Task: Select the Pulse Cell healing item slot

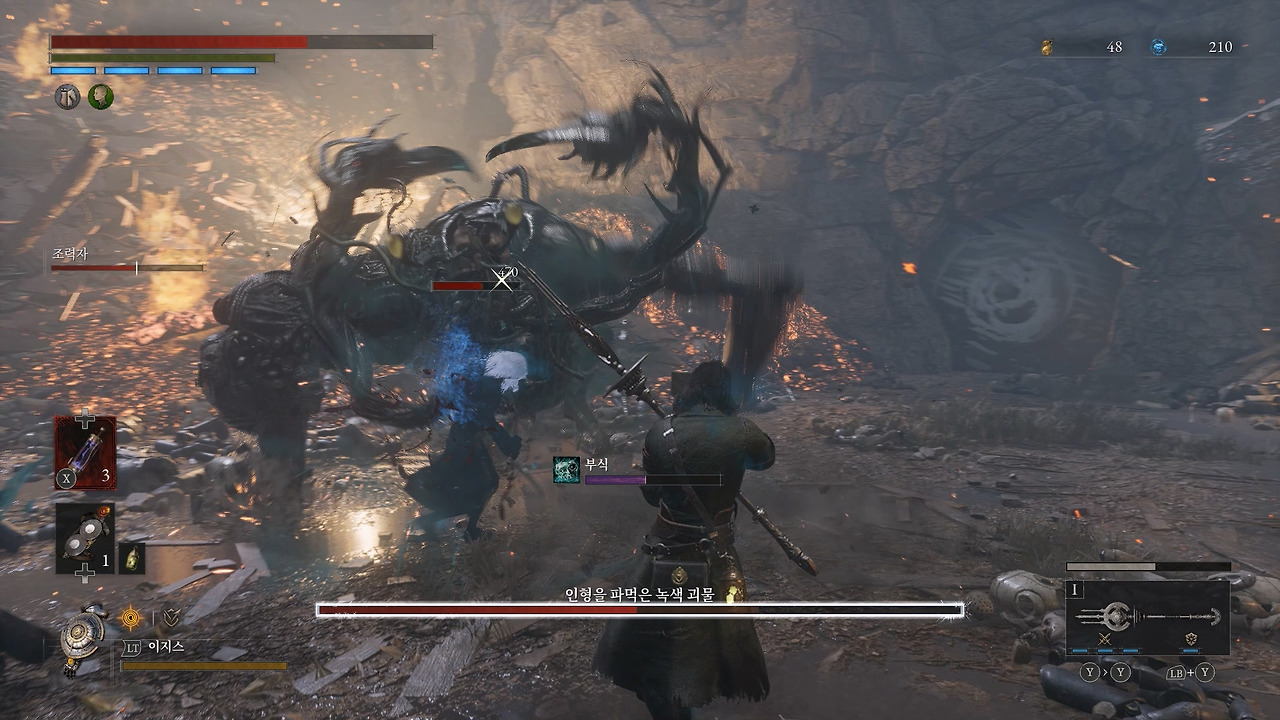Action: (x=85, y=453)
